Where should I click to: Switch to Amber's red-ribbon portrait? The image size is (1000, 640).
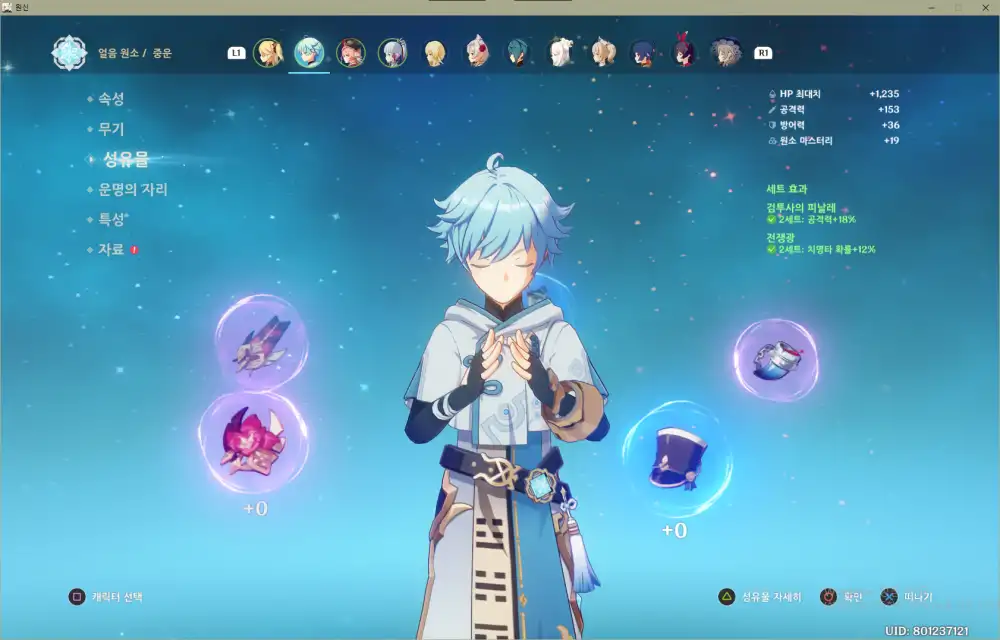coord(683,53)
